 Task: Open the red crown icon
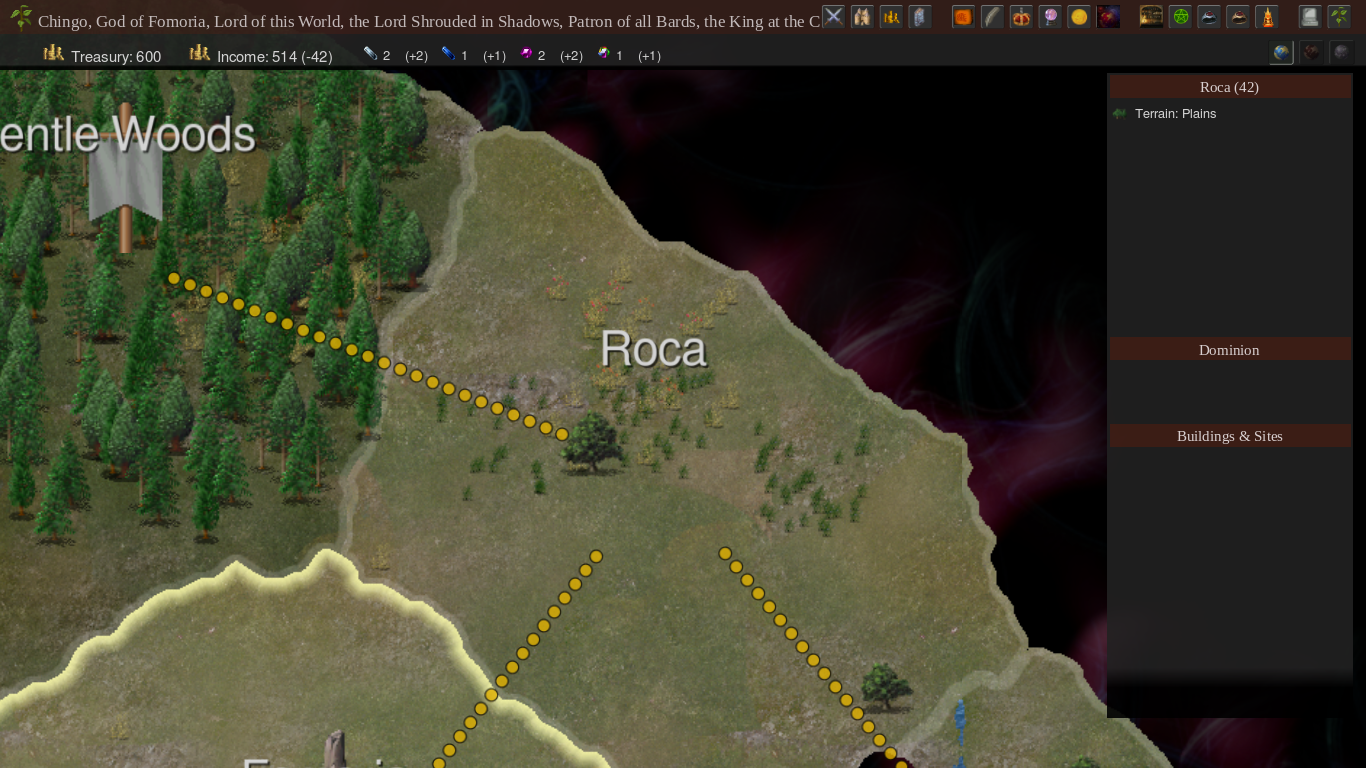point(1020,16)
